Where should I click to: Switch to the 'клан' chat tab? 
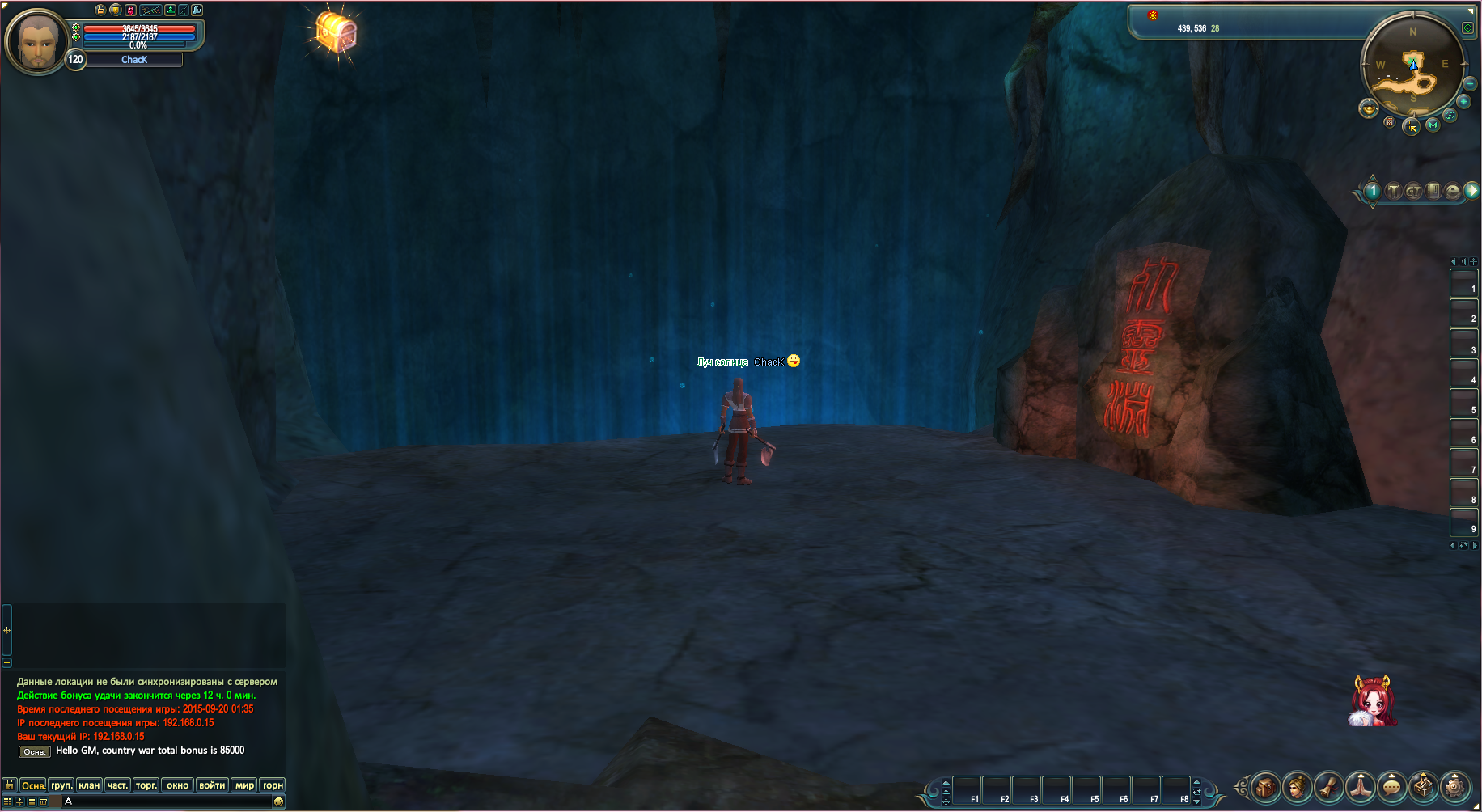point(89,785)
